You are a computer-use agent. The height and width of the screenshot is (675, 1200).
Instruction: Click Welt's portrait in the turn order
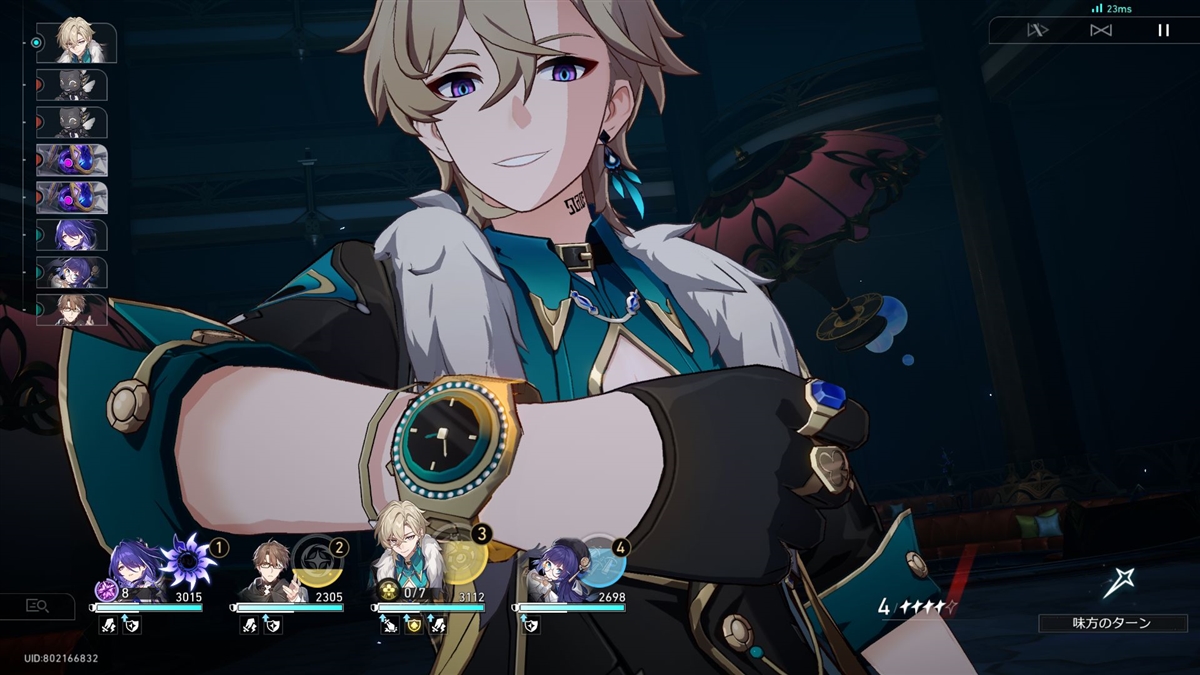(x=71, y=310)
